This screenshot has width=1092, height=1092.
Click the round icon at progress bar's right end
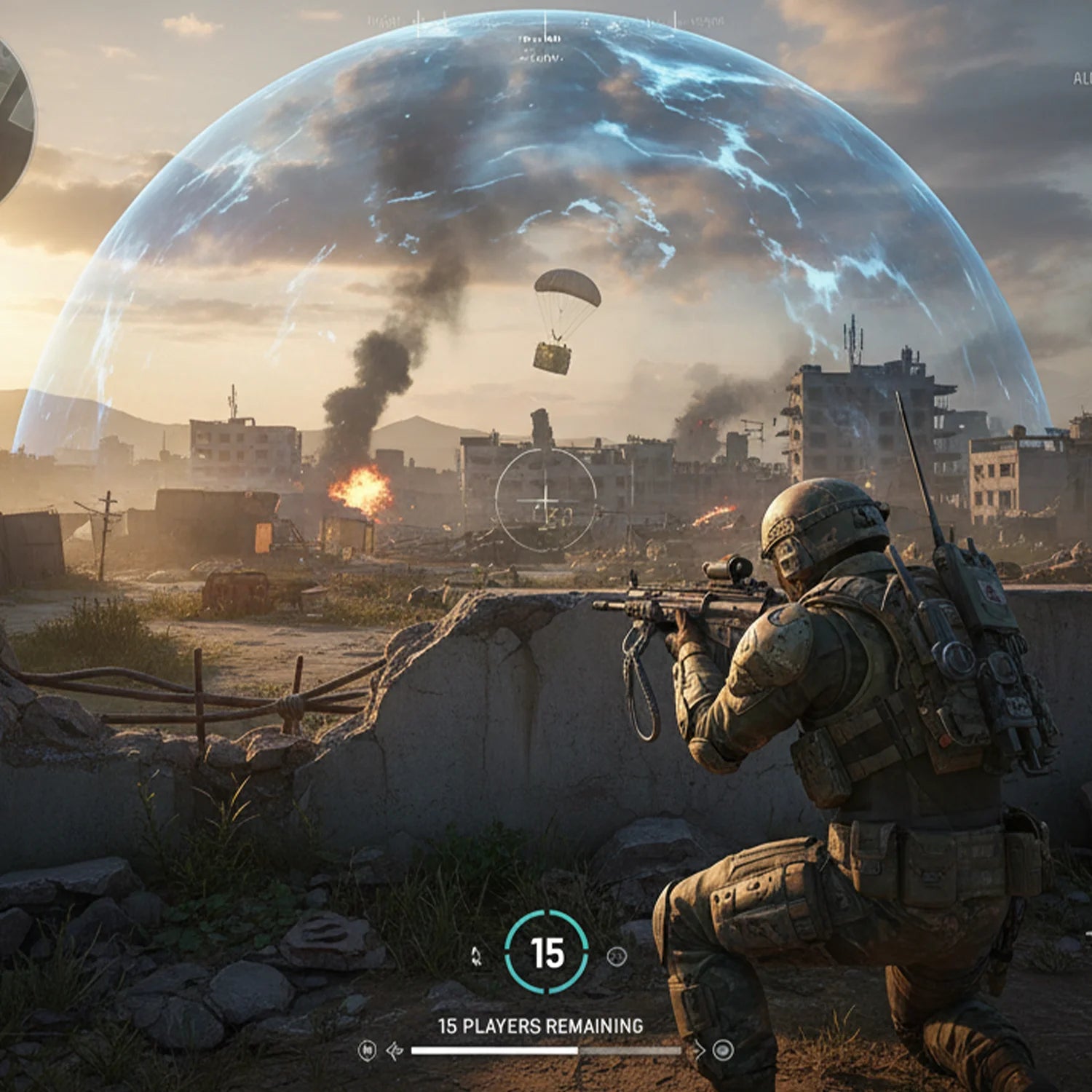click(x=723, y=1050)
